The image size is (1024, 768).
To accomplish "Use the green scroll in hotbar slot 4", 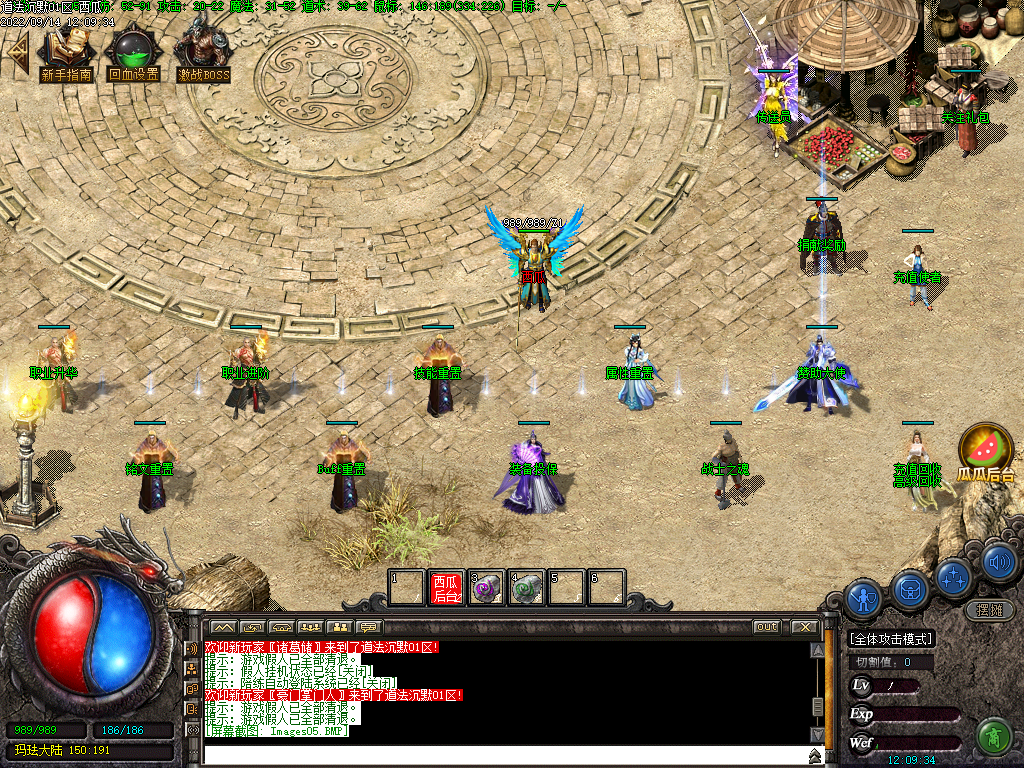I will [x=527, y=588].
